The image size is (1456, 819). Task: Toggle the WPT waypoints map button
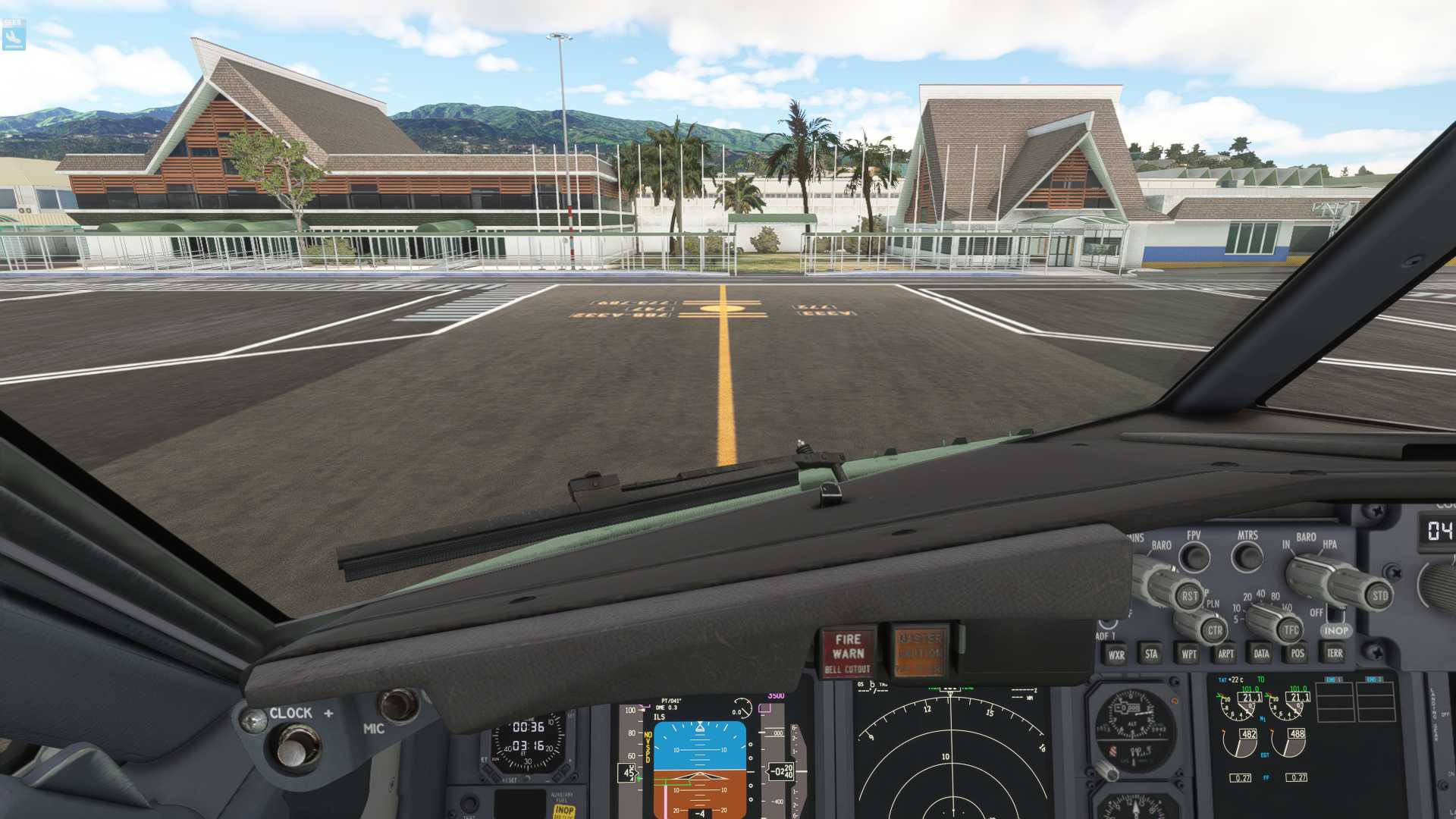(x=1188, y=654)
